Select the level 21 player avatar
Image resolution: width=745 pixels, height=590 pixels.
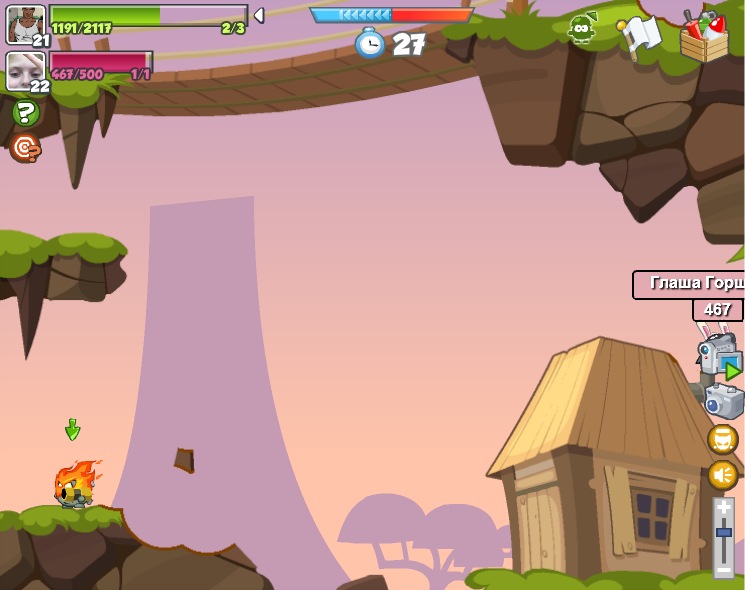point(25,24)
